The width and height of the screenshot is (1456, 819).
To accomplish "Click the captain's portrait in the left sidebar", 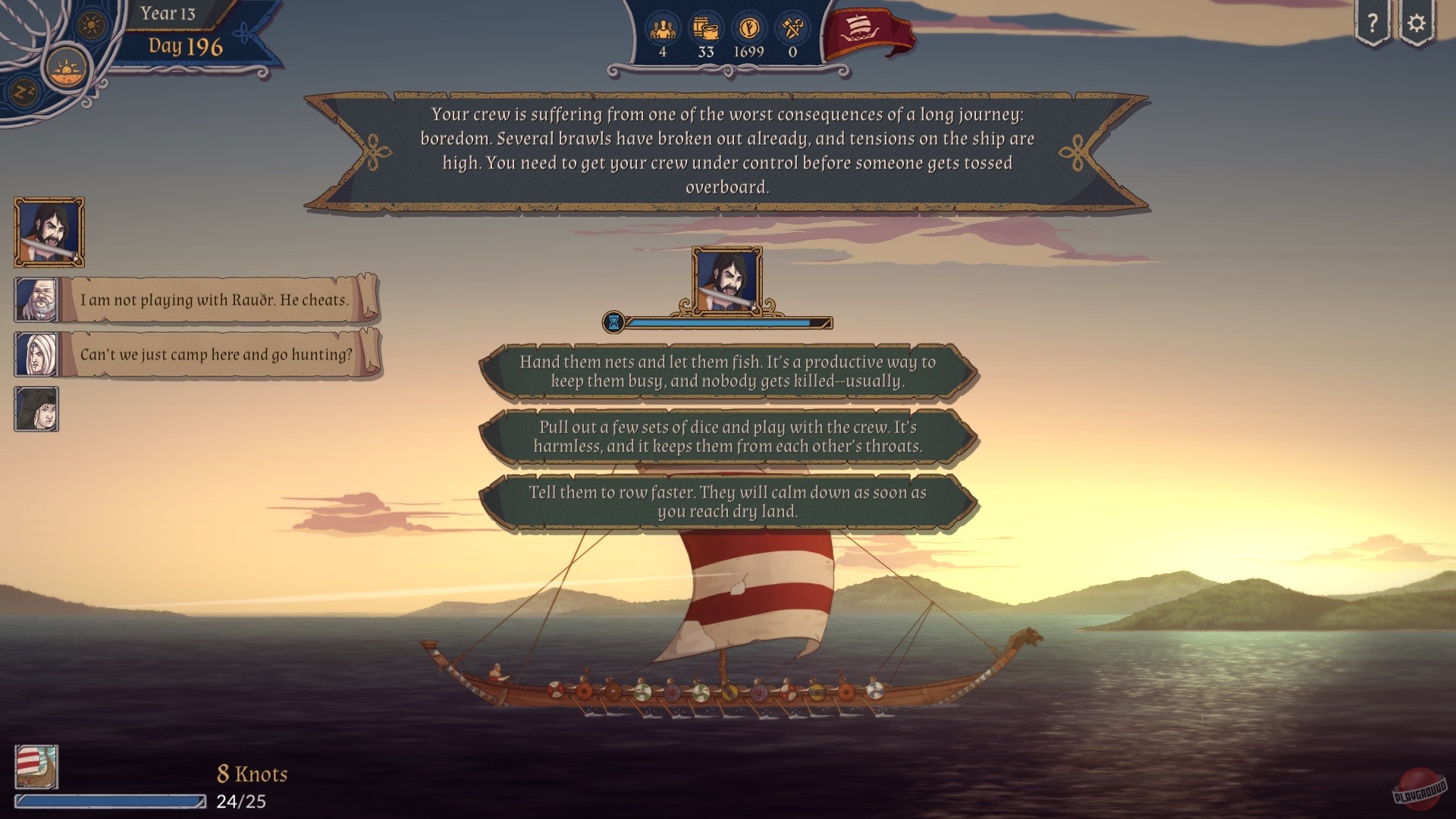I will 48,232.
